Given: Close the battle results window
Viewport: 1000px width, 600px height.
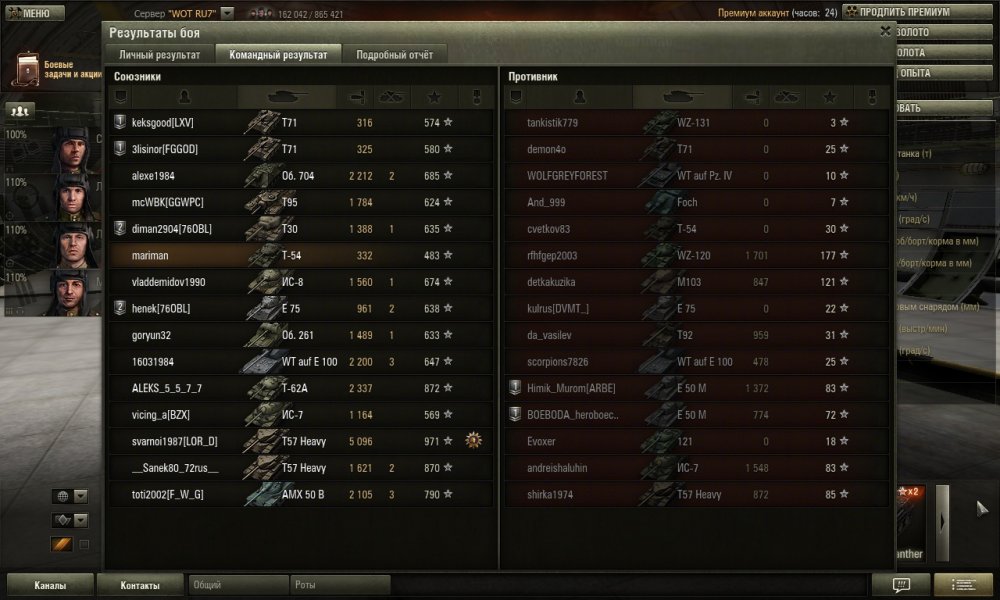Looking at the screenshot, I should pyautogui.click(x=885, y=31).
